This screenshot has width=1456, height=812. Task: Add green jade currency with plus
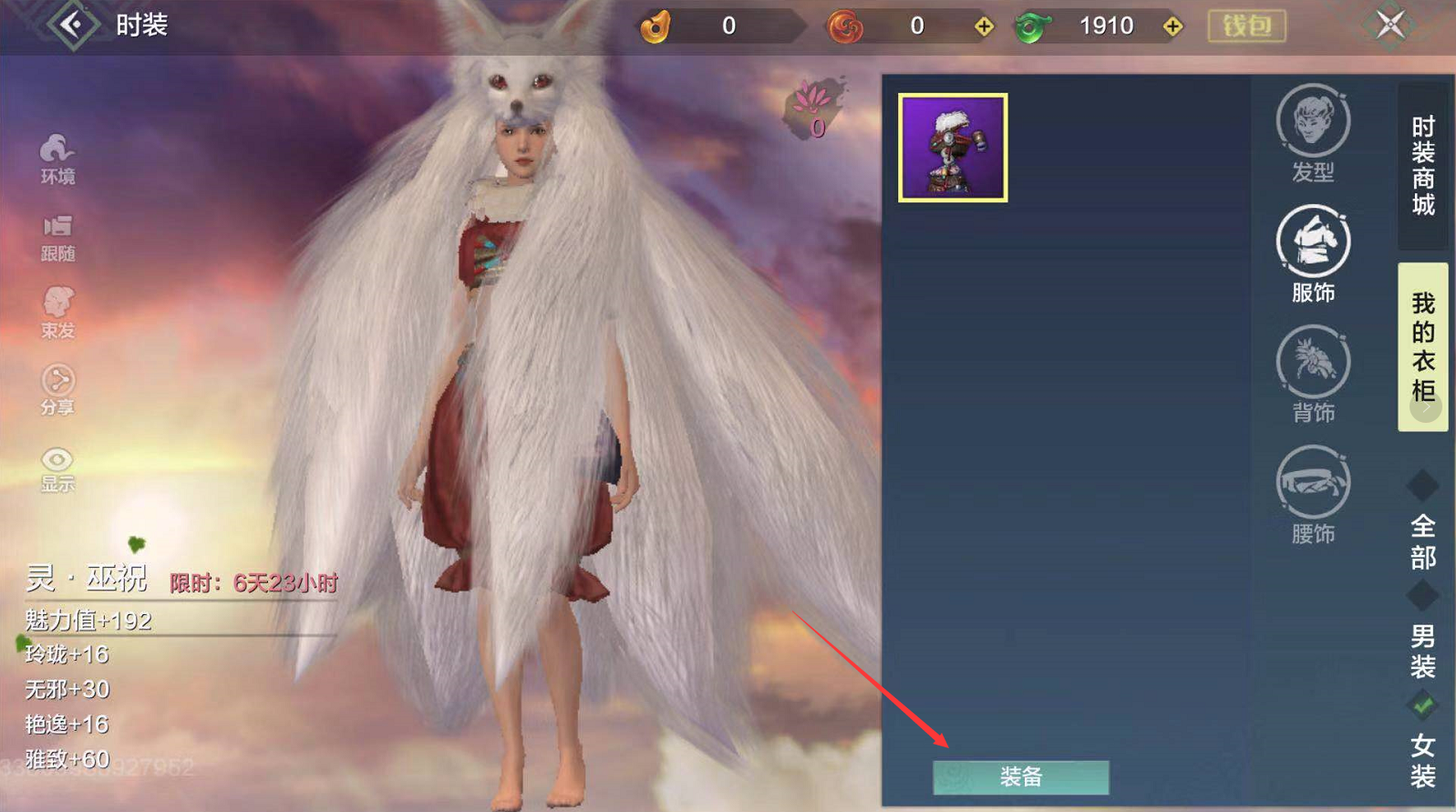point(1172,26)
